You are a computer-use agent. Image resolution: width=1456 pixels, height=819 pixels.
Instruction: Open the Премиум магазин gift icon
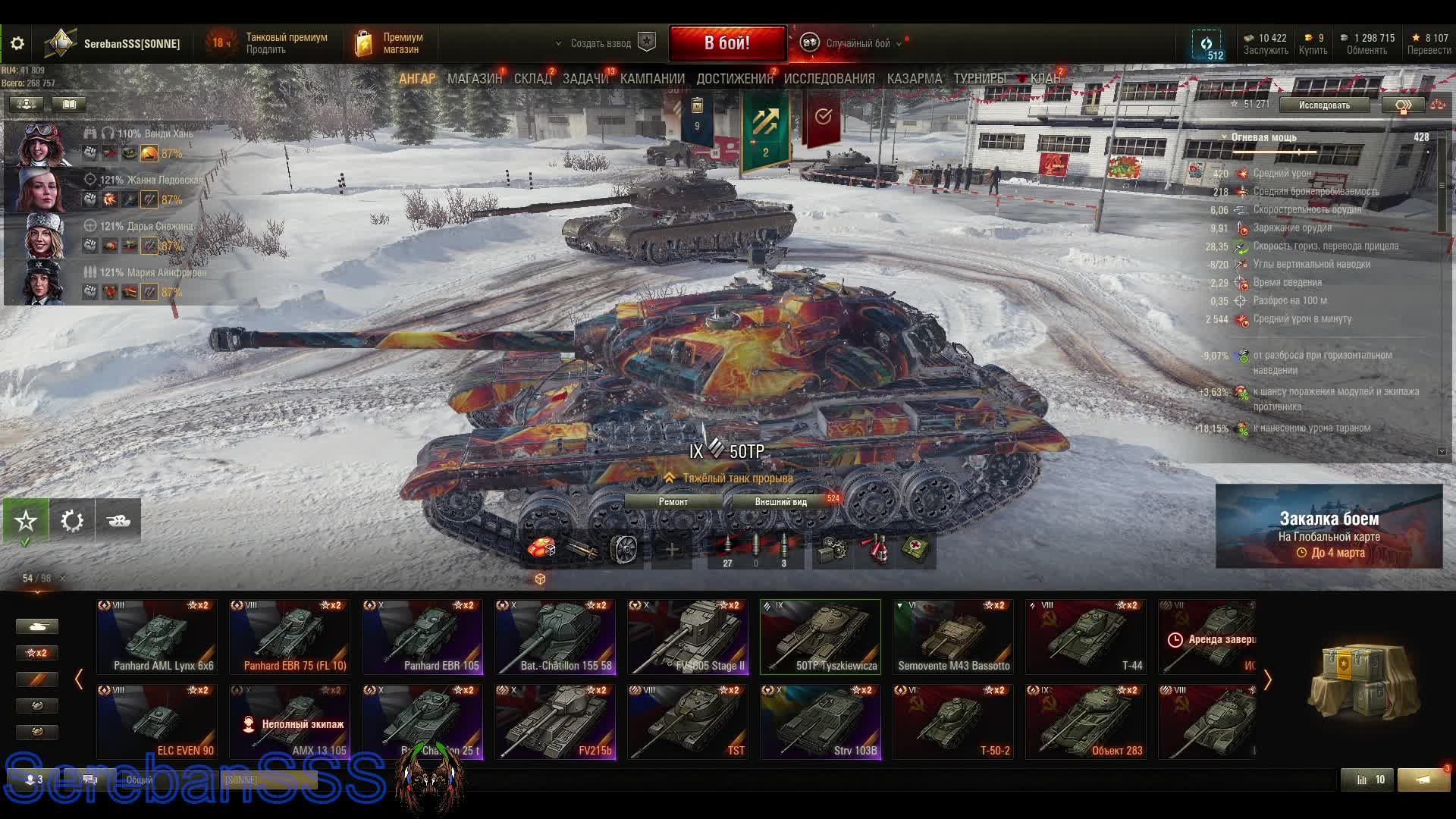tap(363, 42)
